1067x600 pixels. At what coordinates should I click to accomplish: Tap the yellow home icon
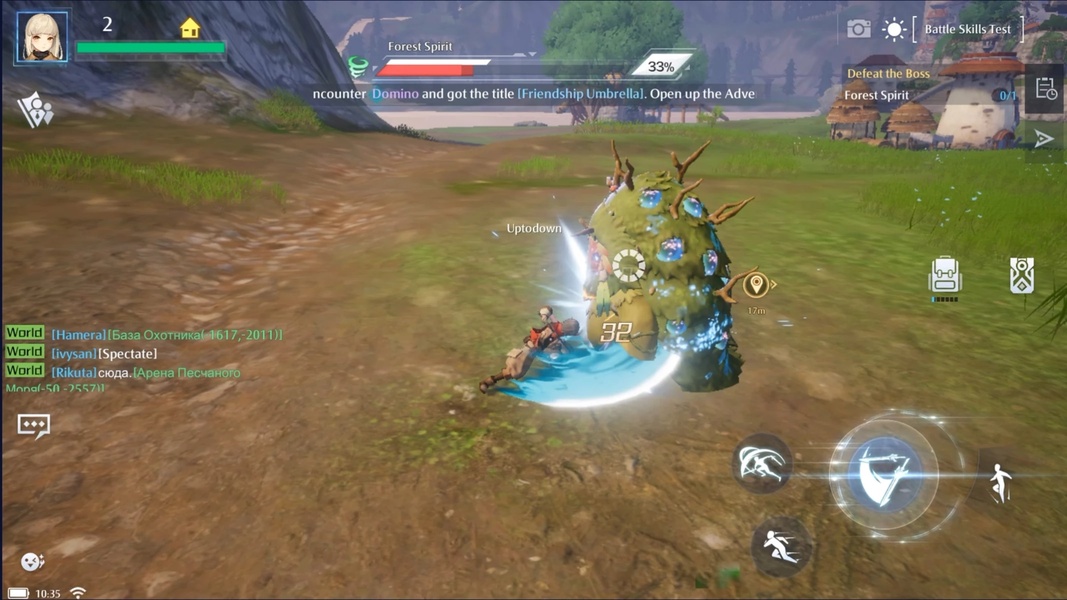point(190,28)
